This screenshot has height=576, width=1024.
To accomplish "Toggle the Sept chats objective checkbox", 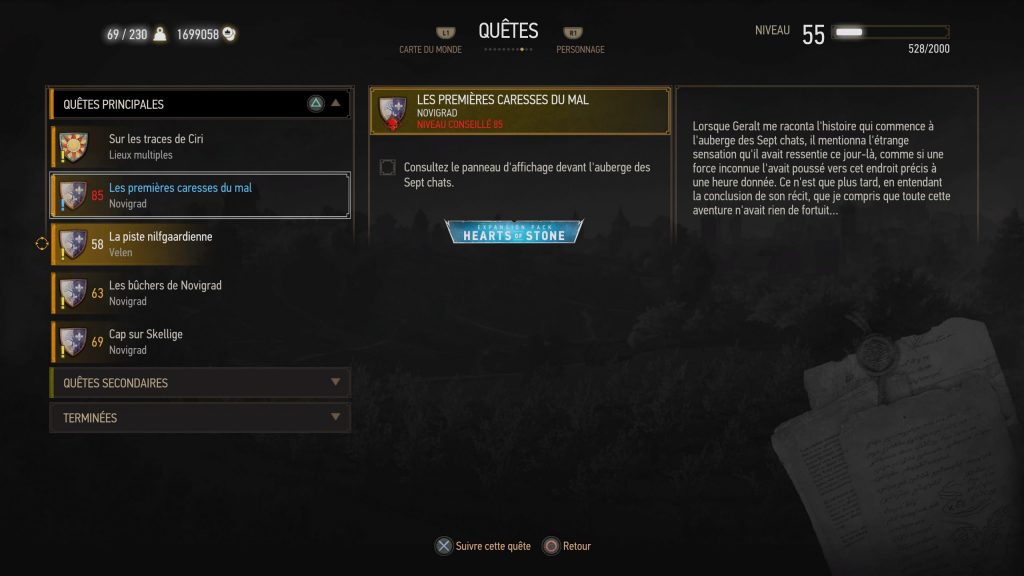I will point(388,168).
